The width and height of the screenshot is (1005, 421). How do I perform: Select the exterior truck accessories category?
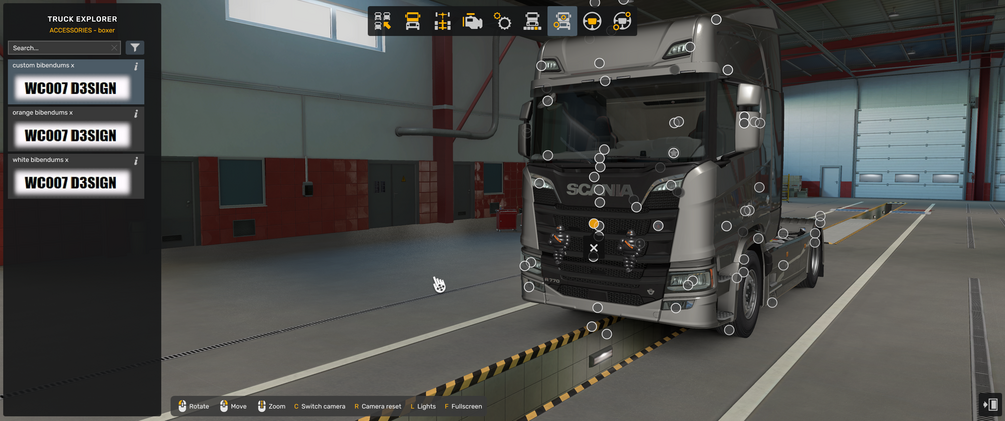click(562, 21)
